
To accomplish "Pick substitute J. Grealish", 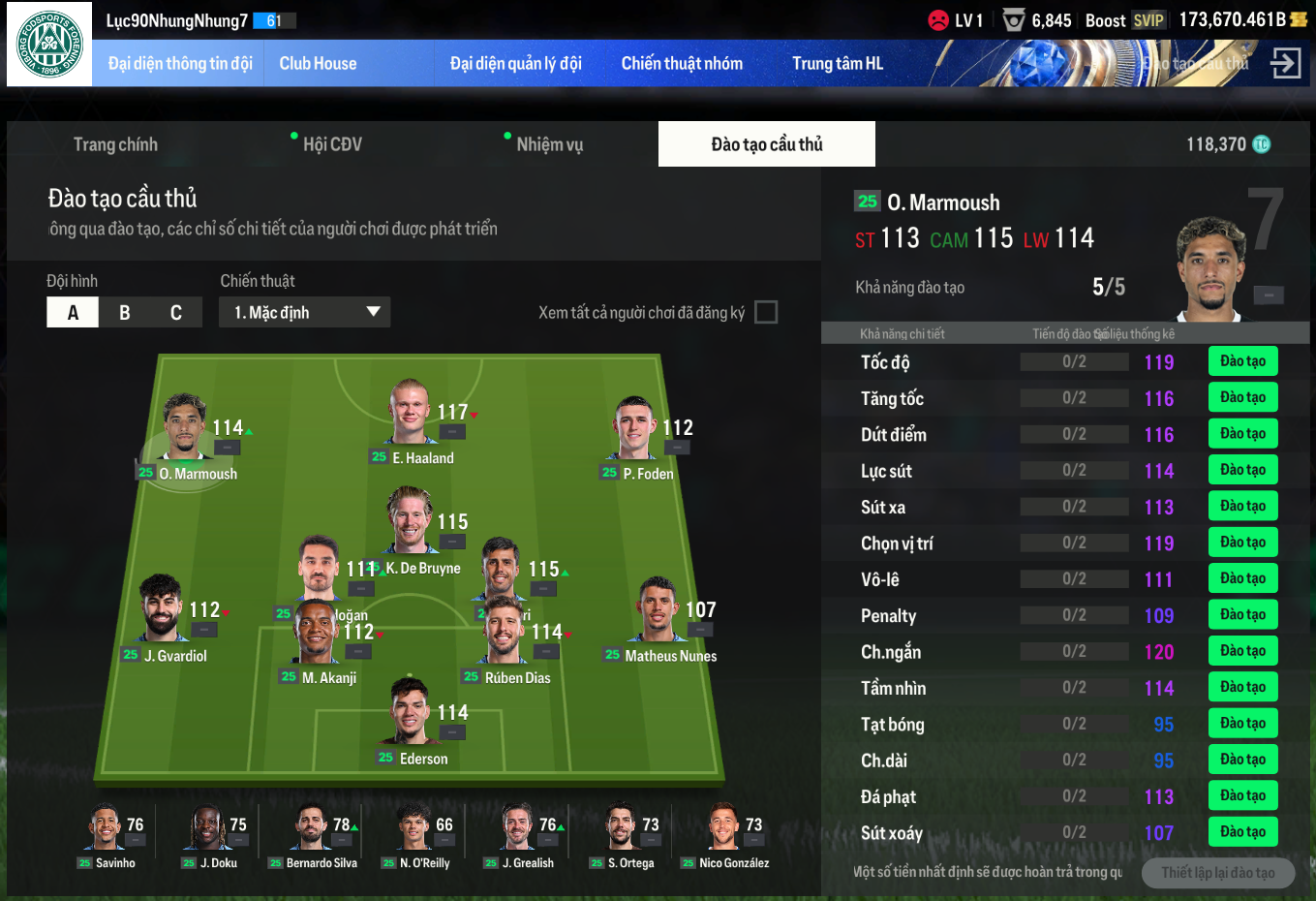I will (x=520, y=831).
